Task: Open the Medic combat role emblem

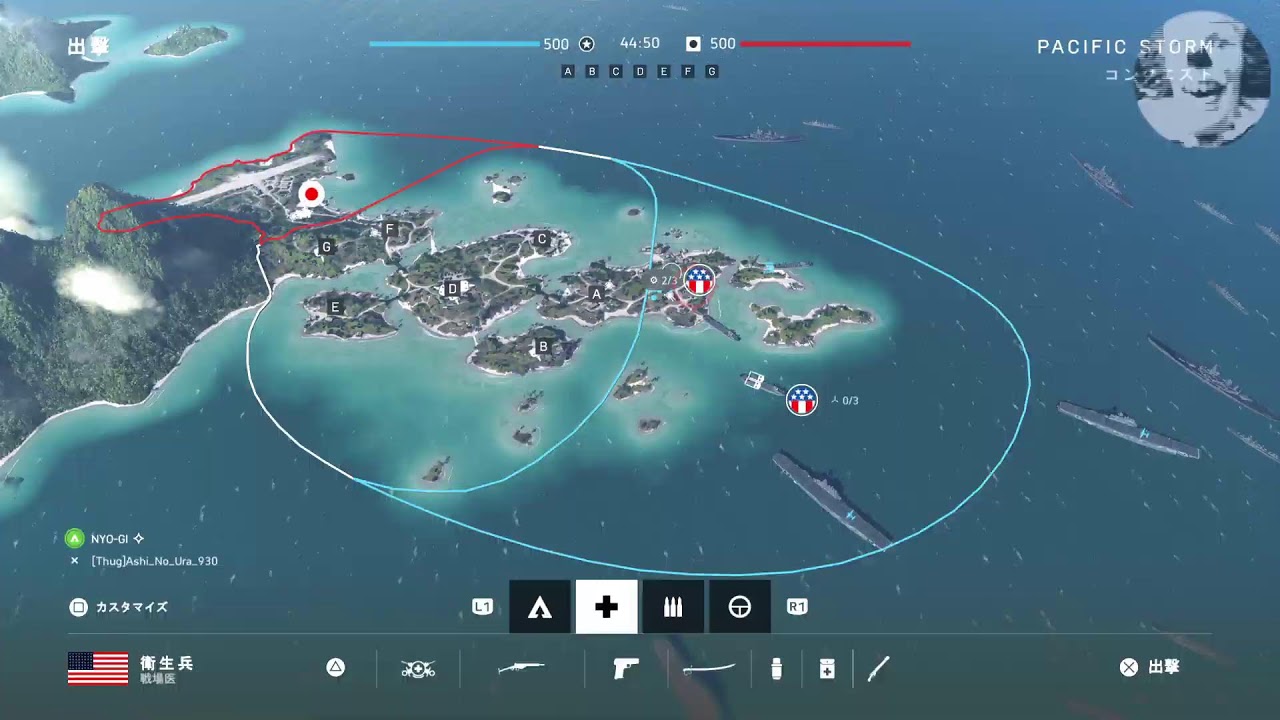Action: point(418,668)
